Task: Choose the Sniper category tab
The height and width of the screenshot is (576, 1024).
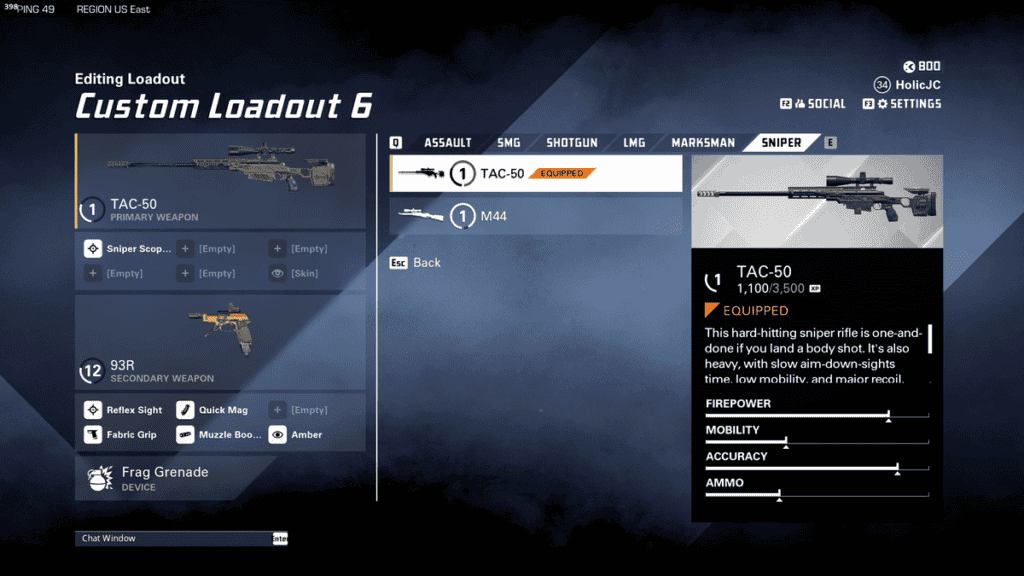Action: [x=781, y=143]
